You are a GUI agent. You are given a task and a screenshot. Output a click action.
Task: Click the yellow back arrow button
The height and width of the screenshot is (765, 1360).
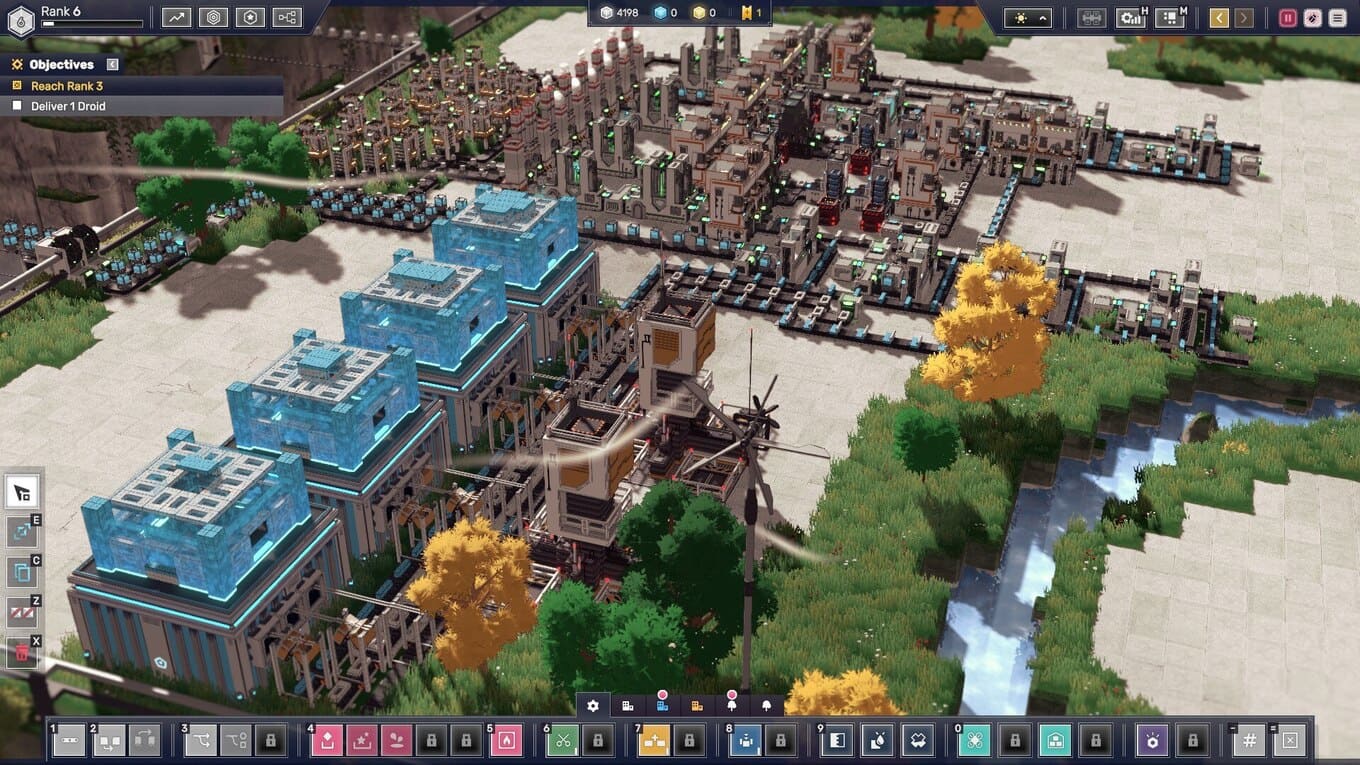(x=1218, y=18)
